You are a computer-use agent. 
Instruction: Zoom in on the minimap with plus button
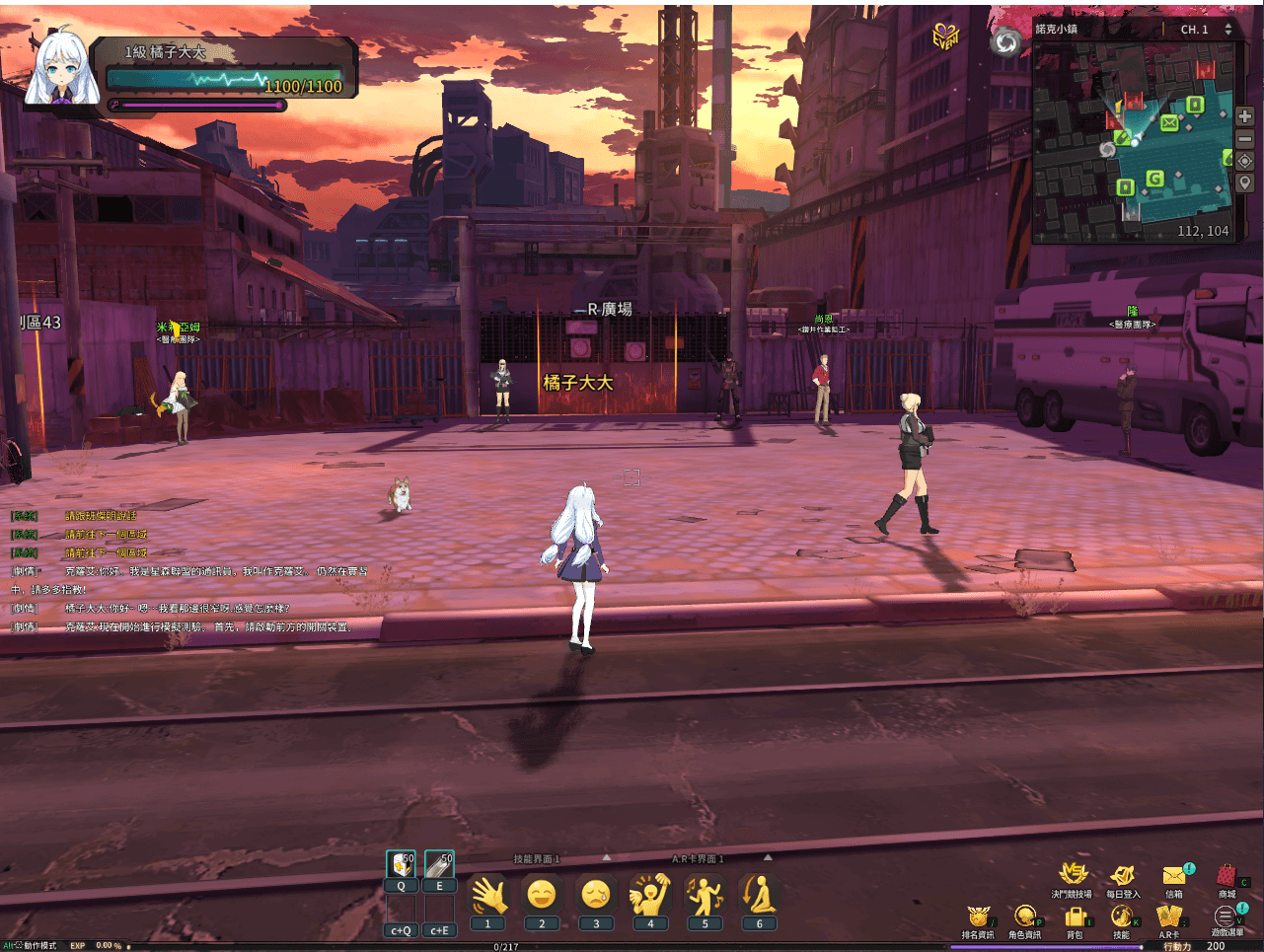(1244, 115)
